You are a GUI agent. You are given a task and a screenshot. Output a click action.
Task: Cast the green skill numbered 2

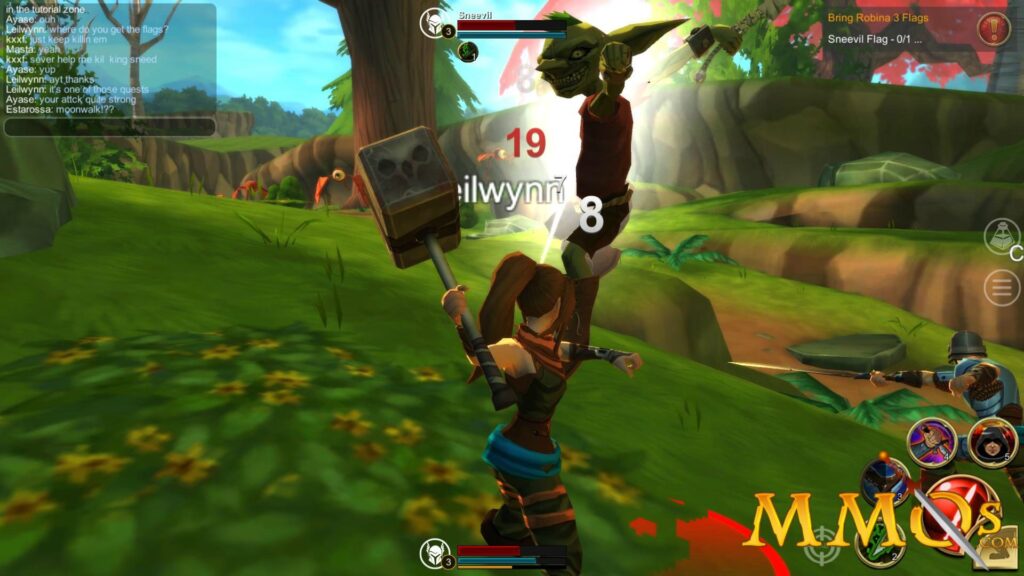(879, 542)
